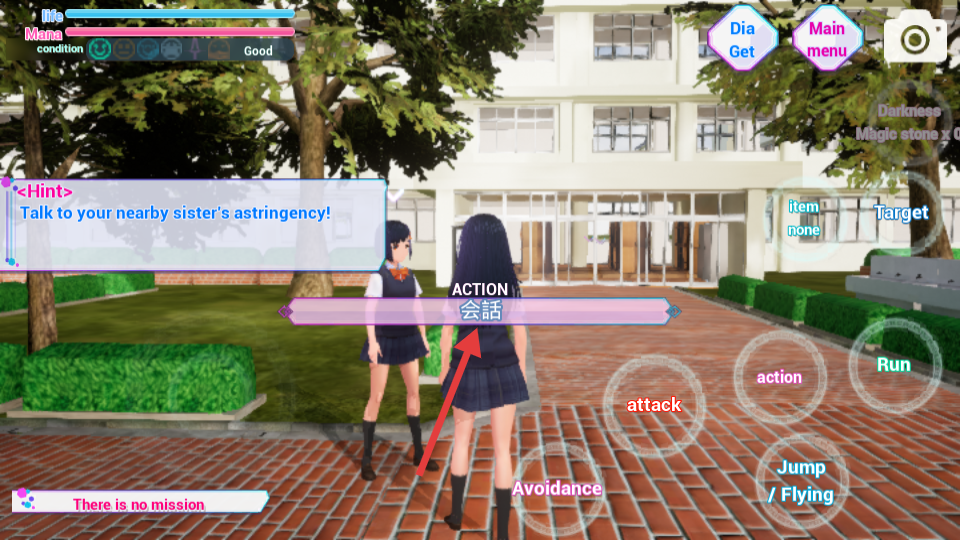The image size is (960, 540).
Task: Activate the action button
Action: tap(779, 377)
